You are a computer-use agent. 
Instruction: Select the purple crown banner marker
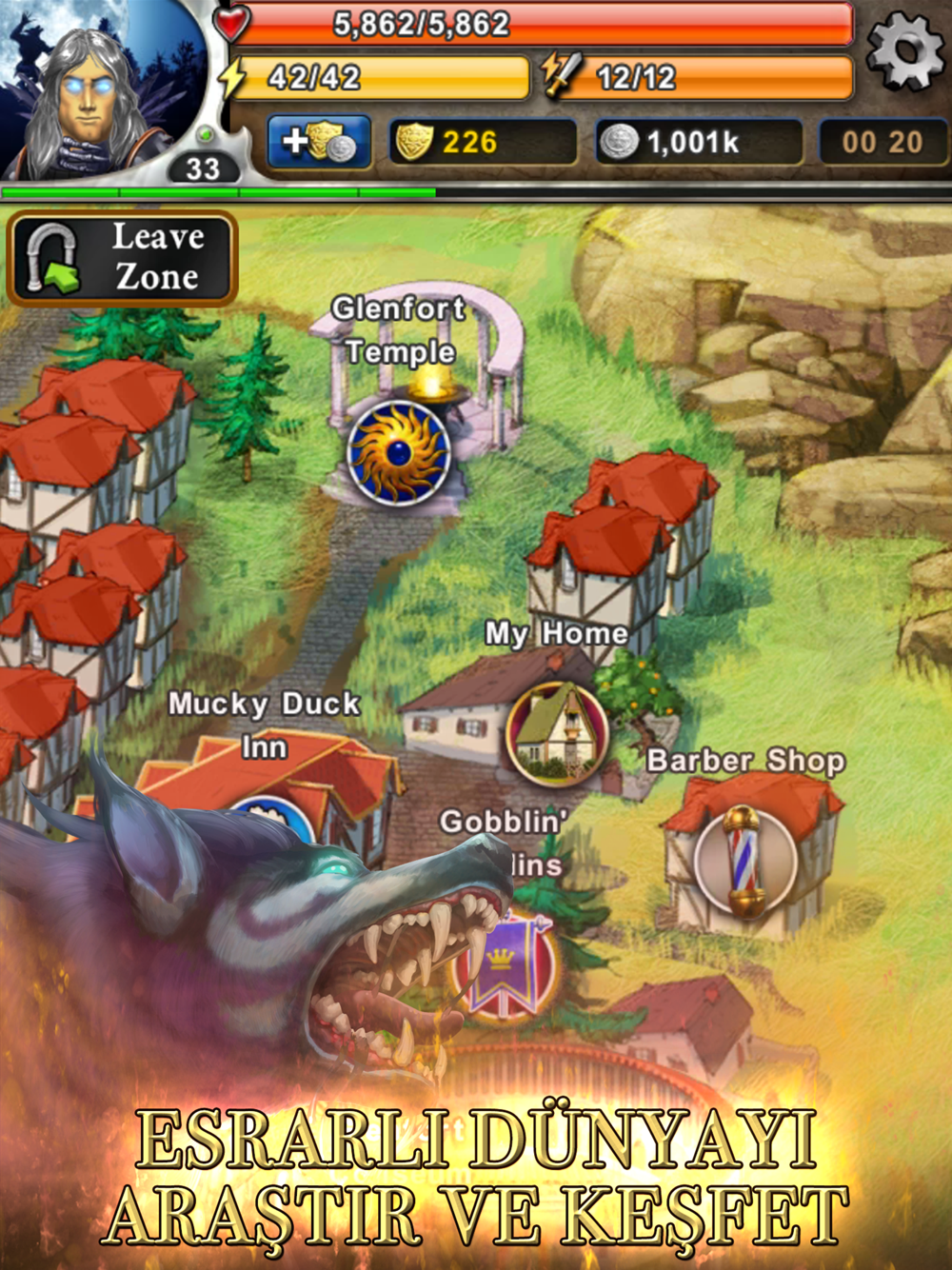[503, 966]
